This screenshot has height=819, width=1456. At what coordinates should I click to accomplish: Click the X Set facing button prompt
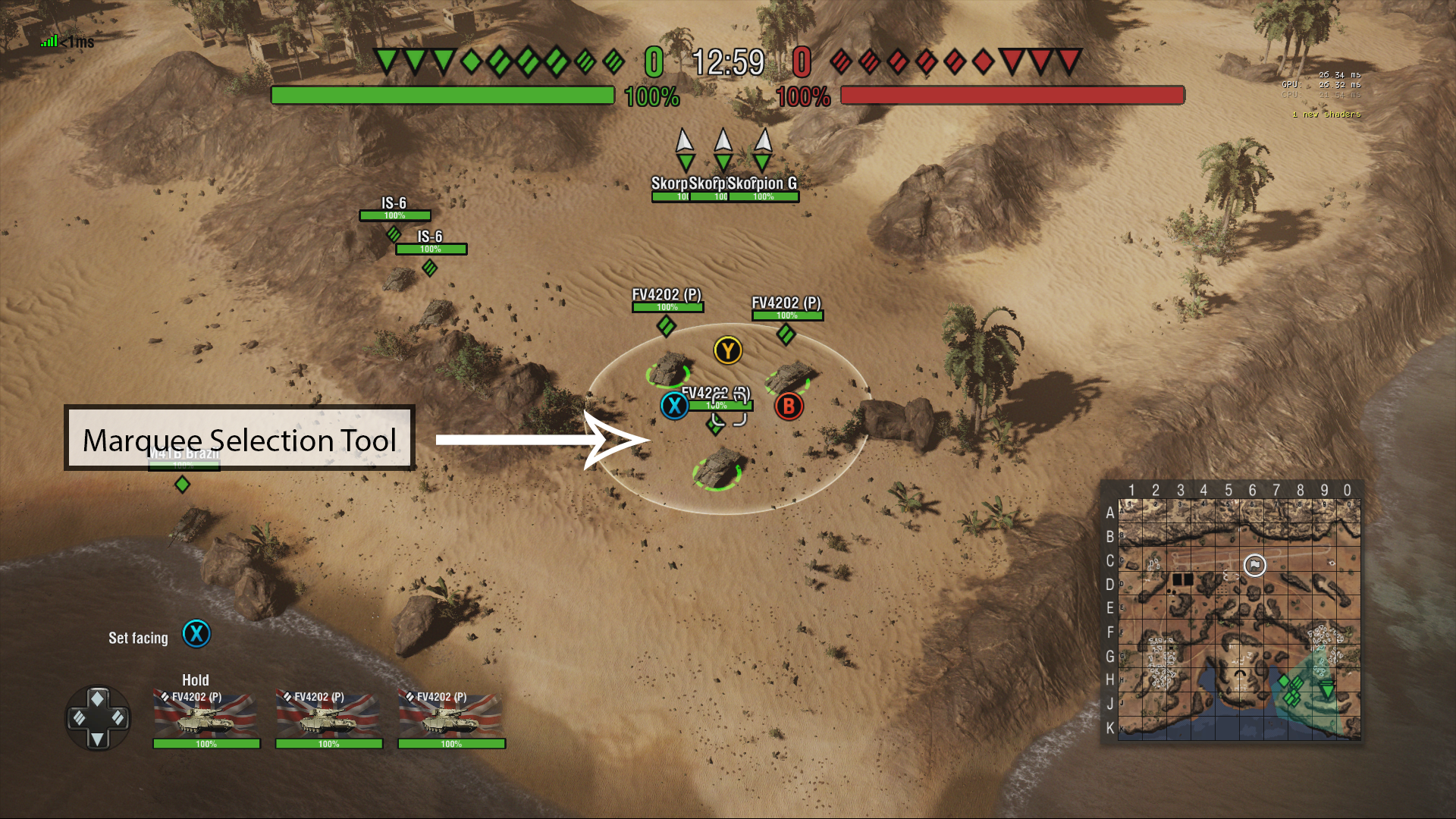pos(196,635)
